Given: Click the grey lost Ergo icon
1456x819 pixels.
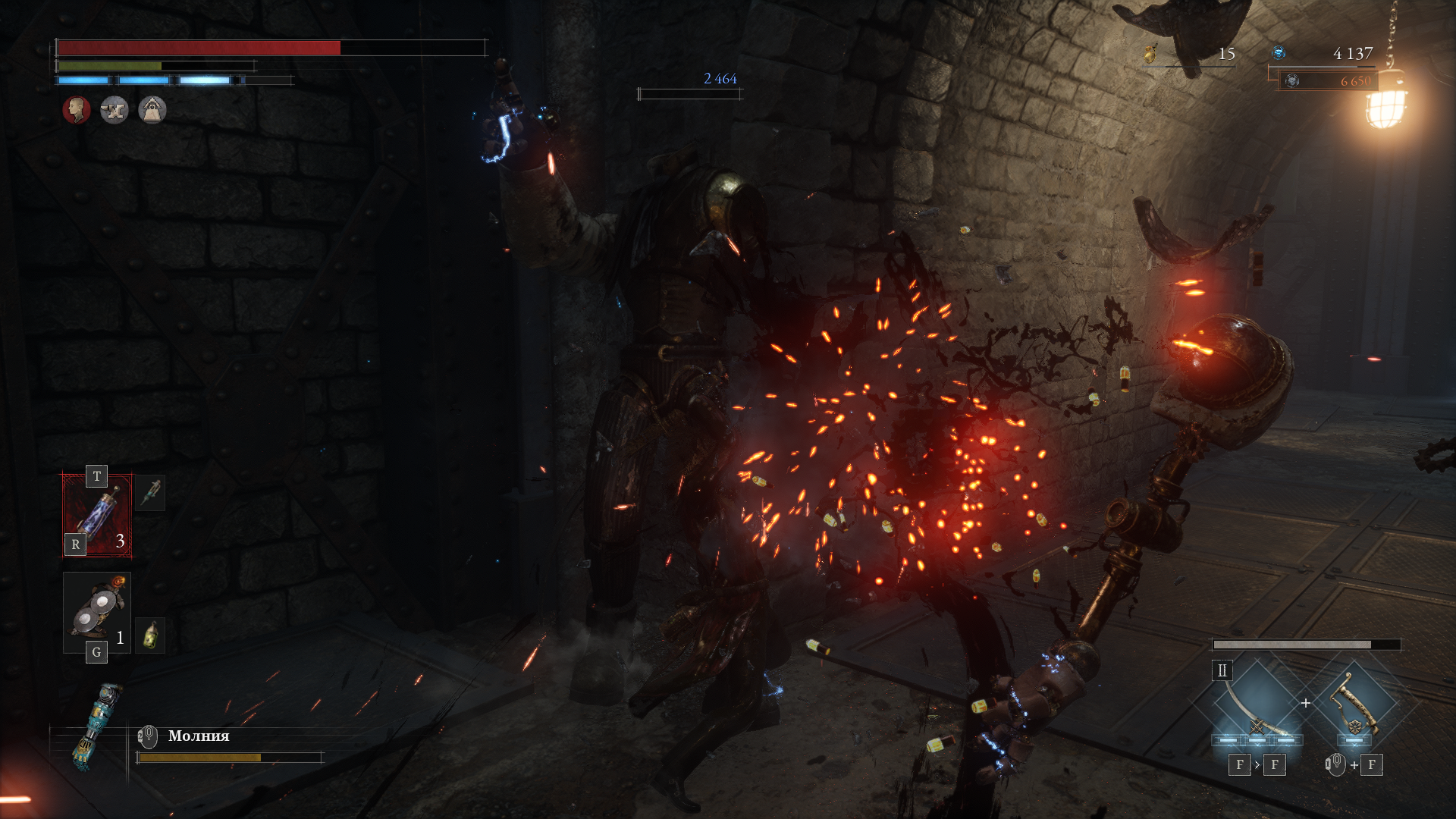Looking at the screenshot, I should click(x=1293, y=80).
